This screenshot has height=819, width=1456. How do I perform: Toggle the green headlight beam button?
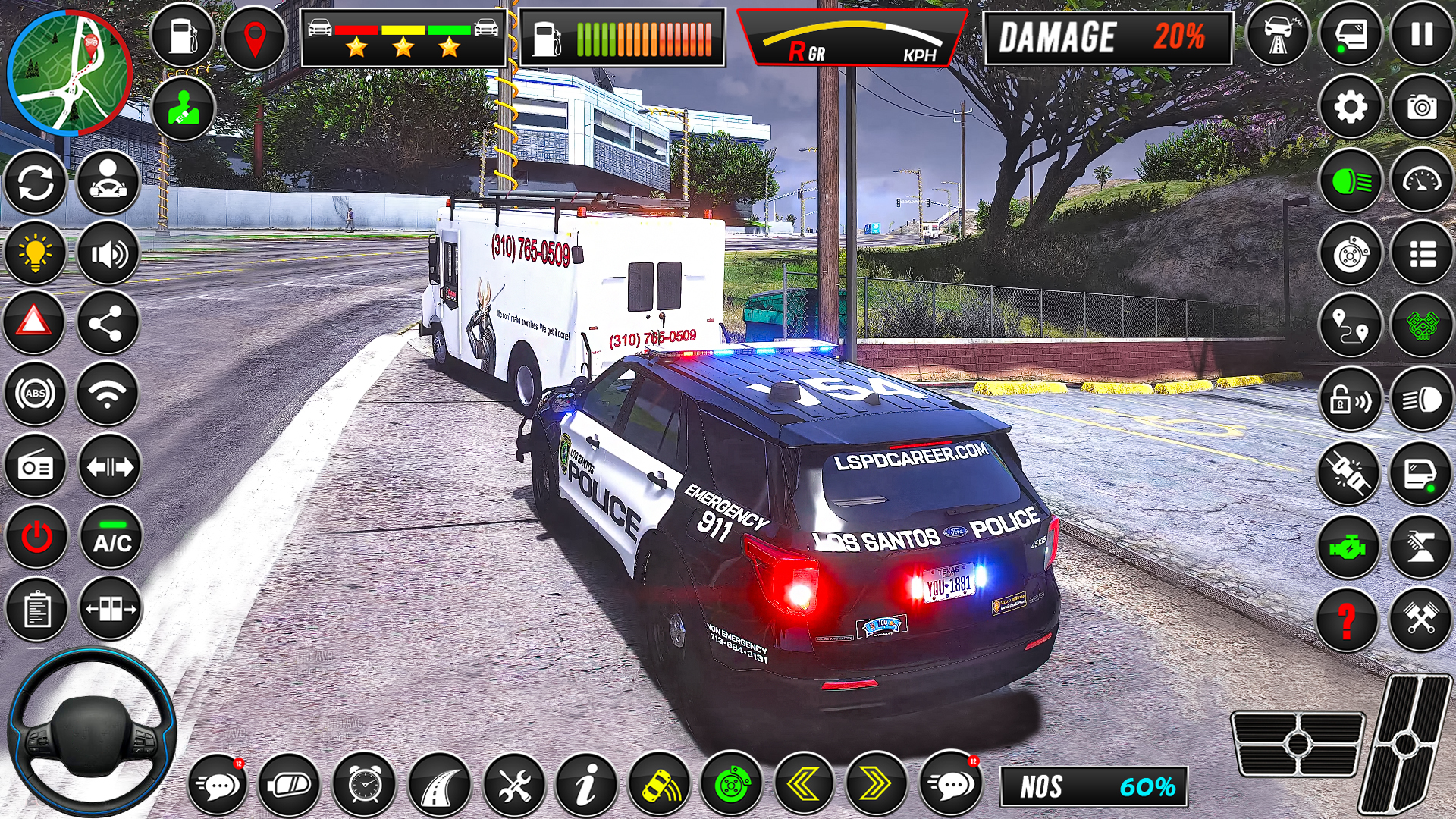1351,181
